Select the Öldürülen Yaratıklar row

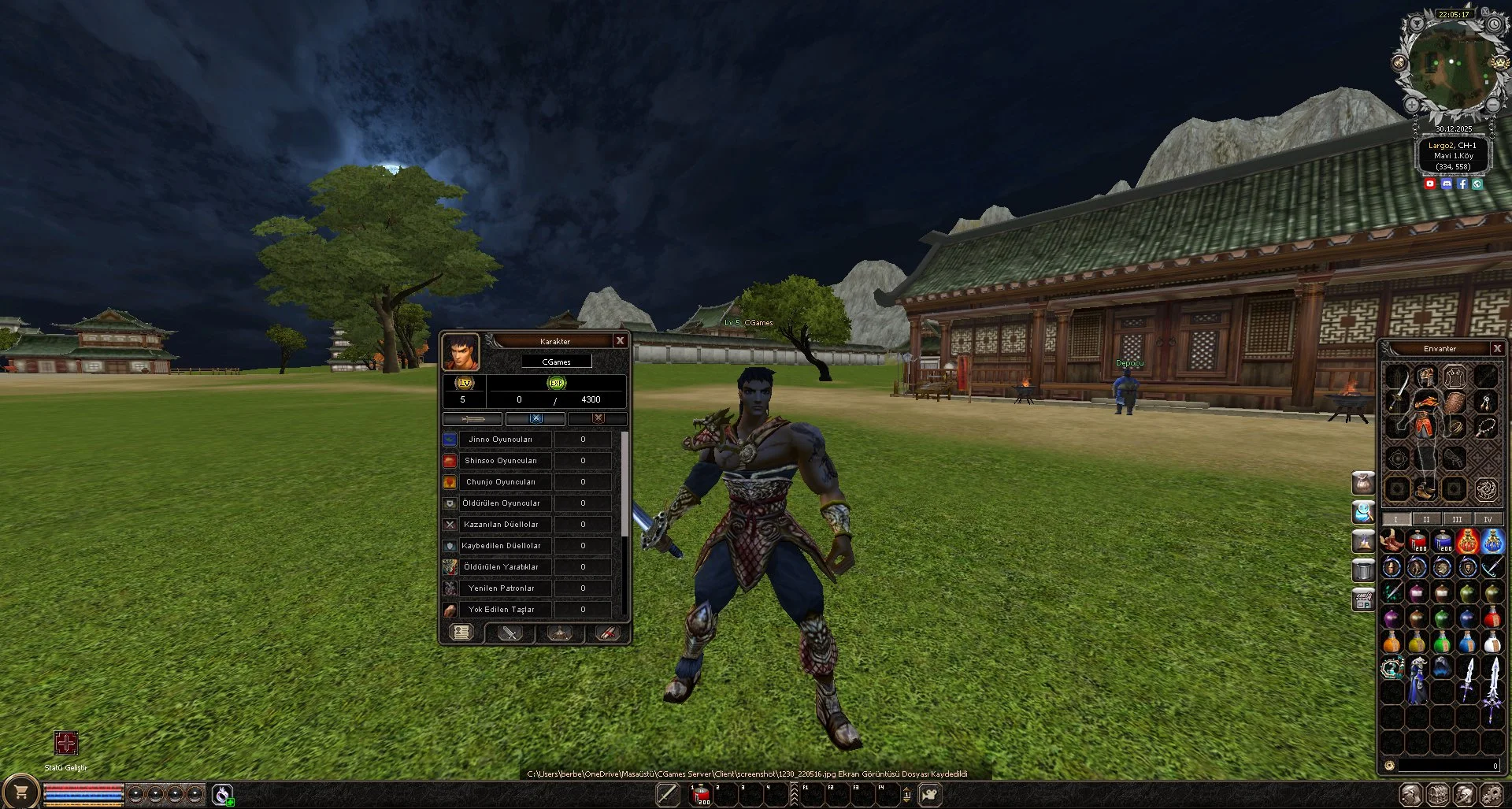[x=501, y=567]
